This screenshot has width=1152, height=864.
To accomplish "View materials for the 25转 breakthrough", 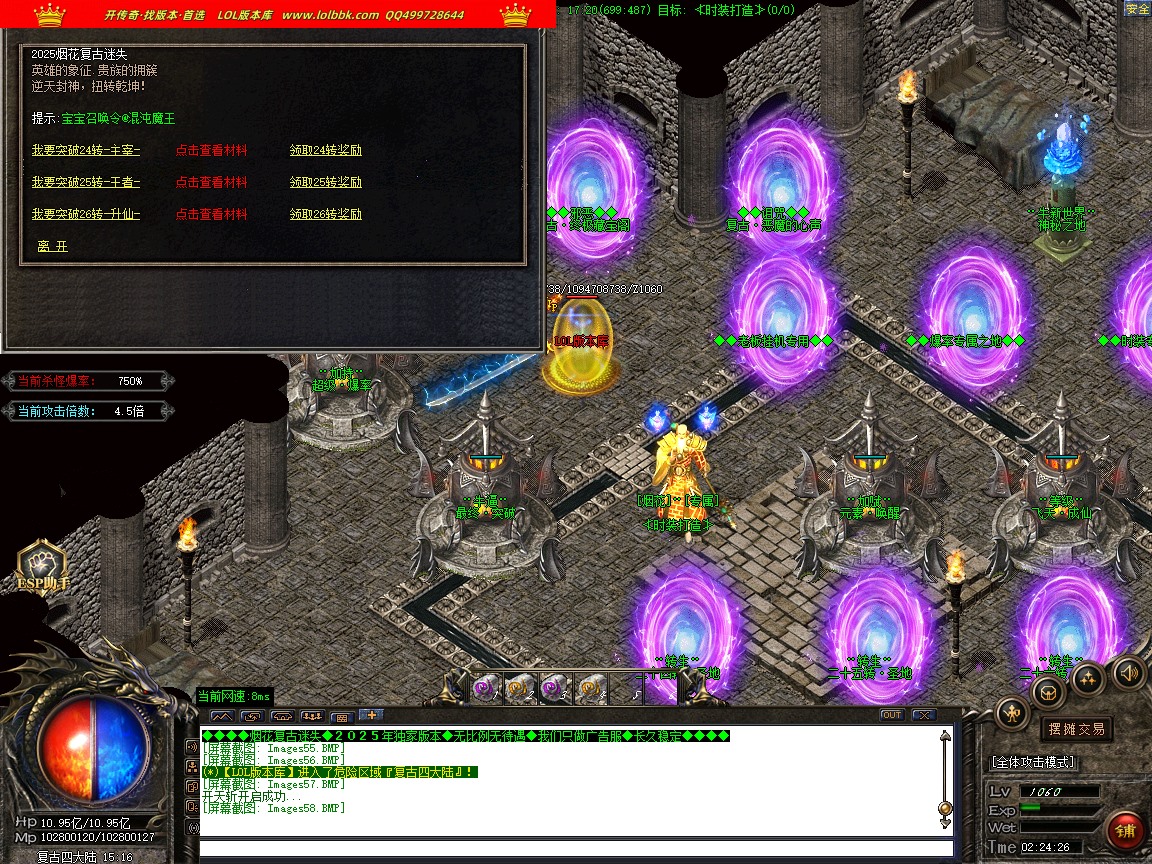I will click(211, 183).
